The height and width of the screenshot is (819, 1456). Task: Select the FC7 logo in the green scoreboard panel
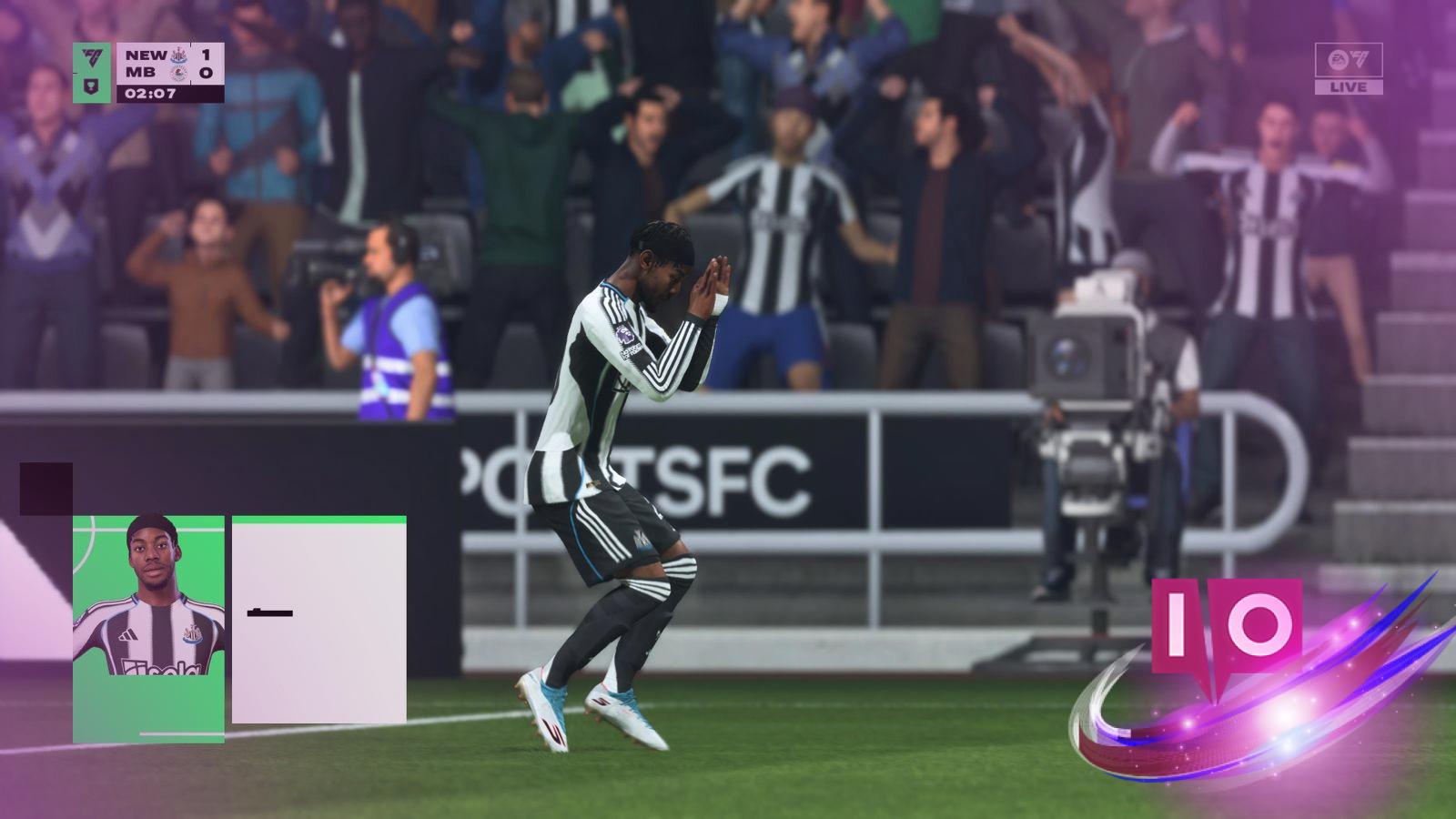[92, 58]
